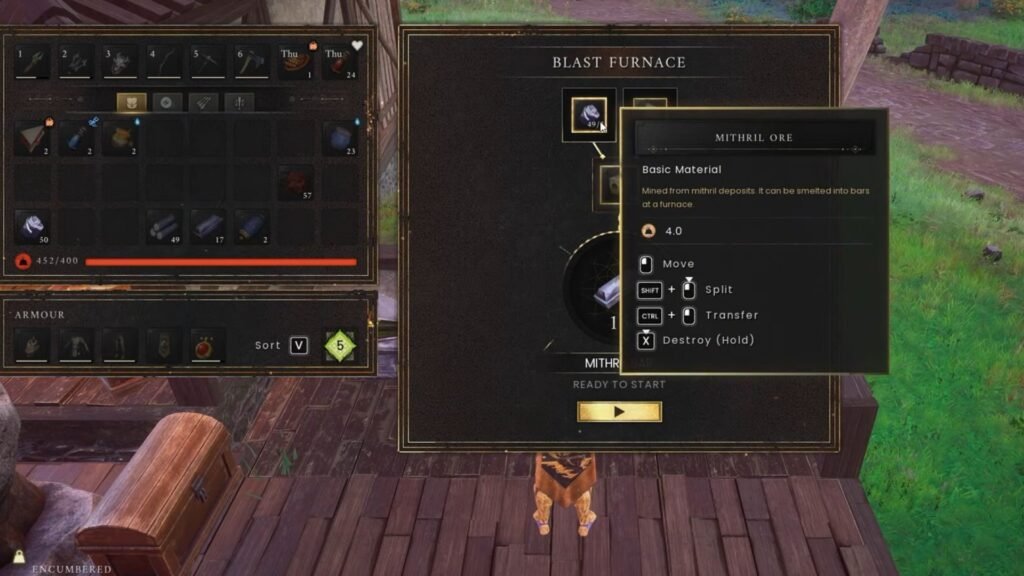Select hotbar slot 1 weapon
1024x576 pixels.
(33, 62)
